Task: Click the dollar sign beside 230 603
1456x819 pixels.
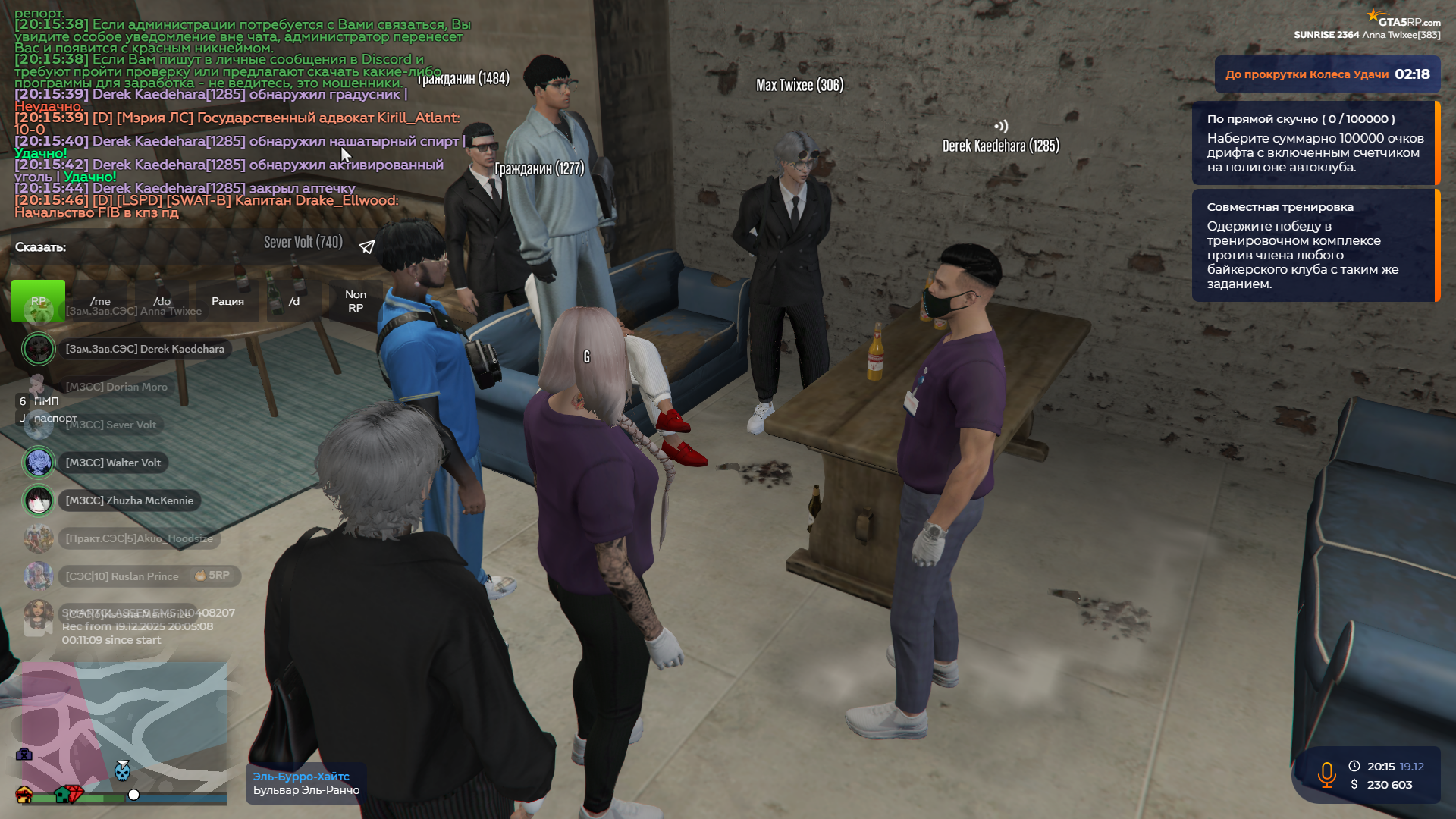Action: (1354, 785)
